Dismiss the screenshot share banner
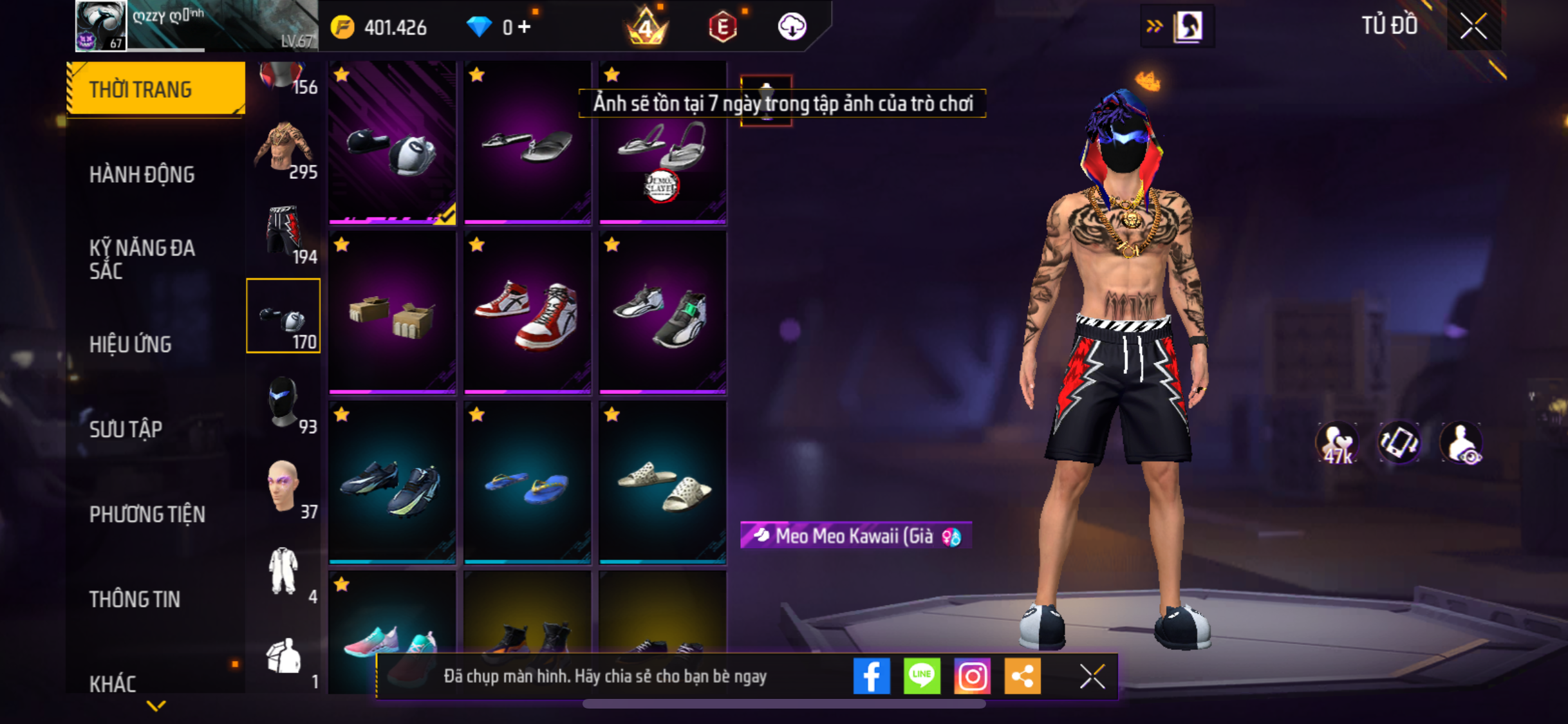This screenshot has width=1568, height=724. coord(1092,676)
